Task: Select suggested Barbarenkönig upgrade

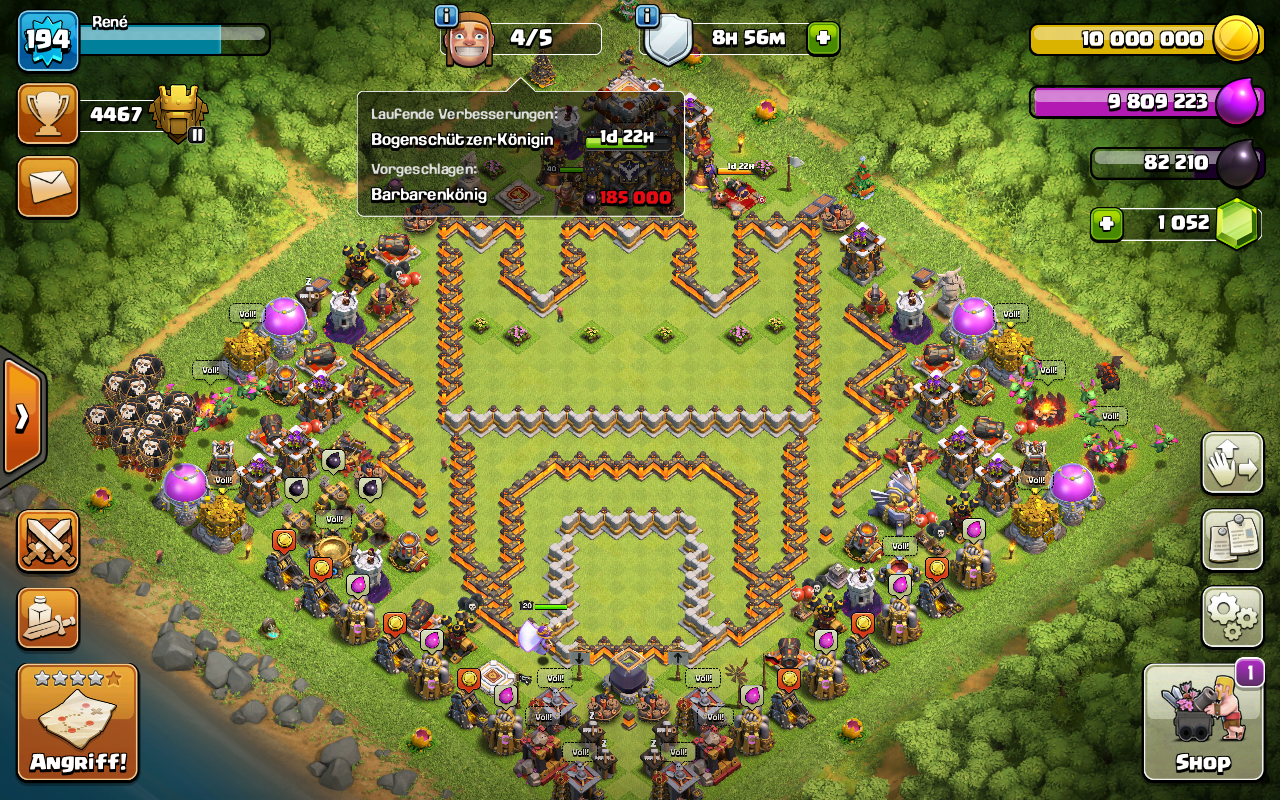Action: click(x=520, y=196)
